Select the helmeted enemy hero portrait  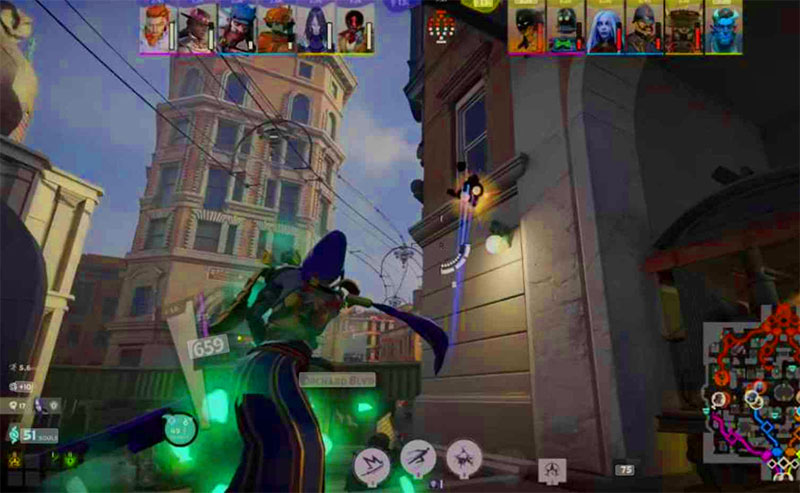point(643,28)
